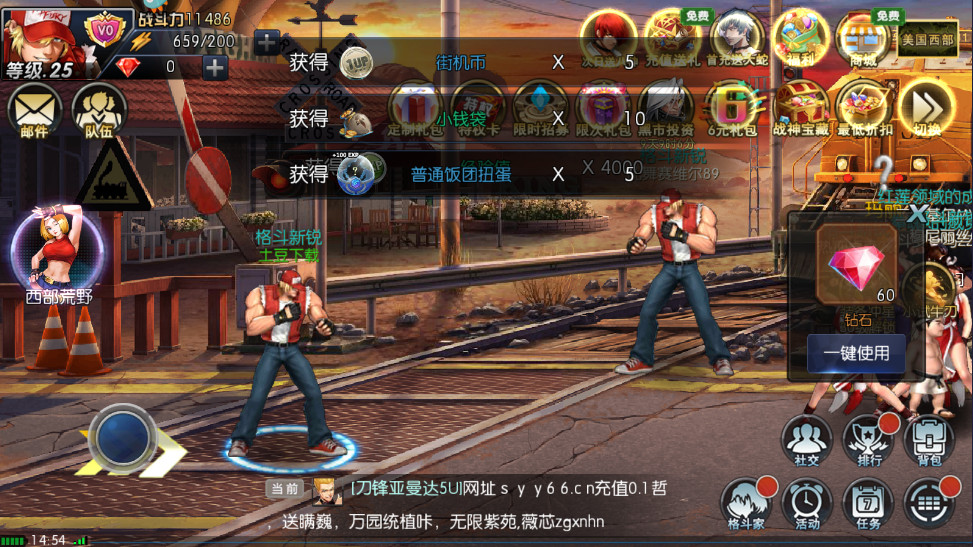Click the 切换 double-arrow button
The width and height of the screenshot is (973, 547).
coord(926,107)
